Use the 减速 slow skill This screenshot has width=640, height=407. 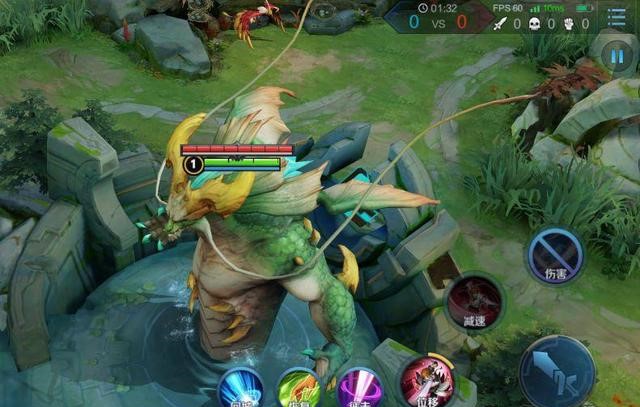475,300
